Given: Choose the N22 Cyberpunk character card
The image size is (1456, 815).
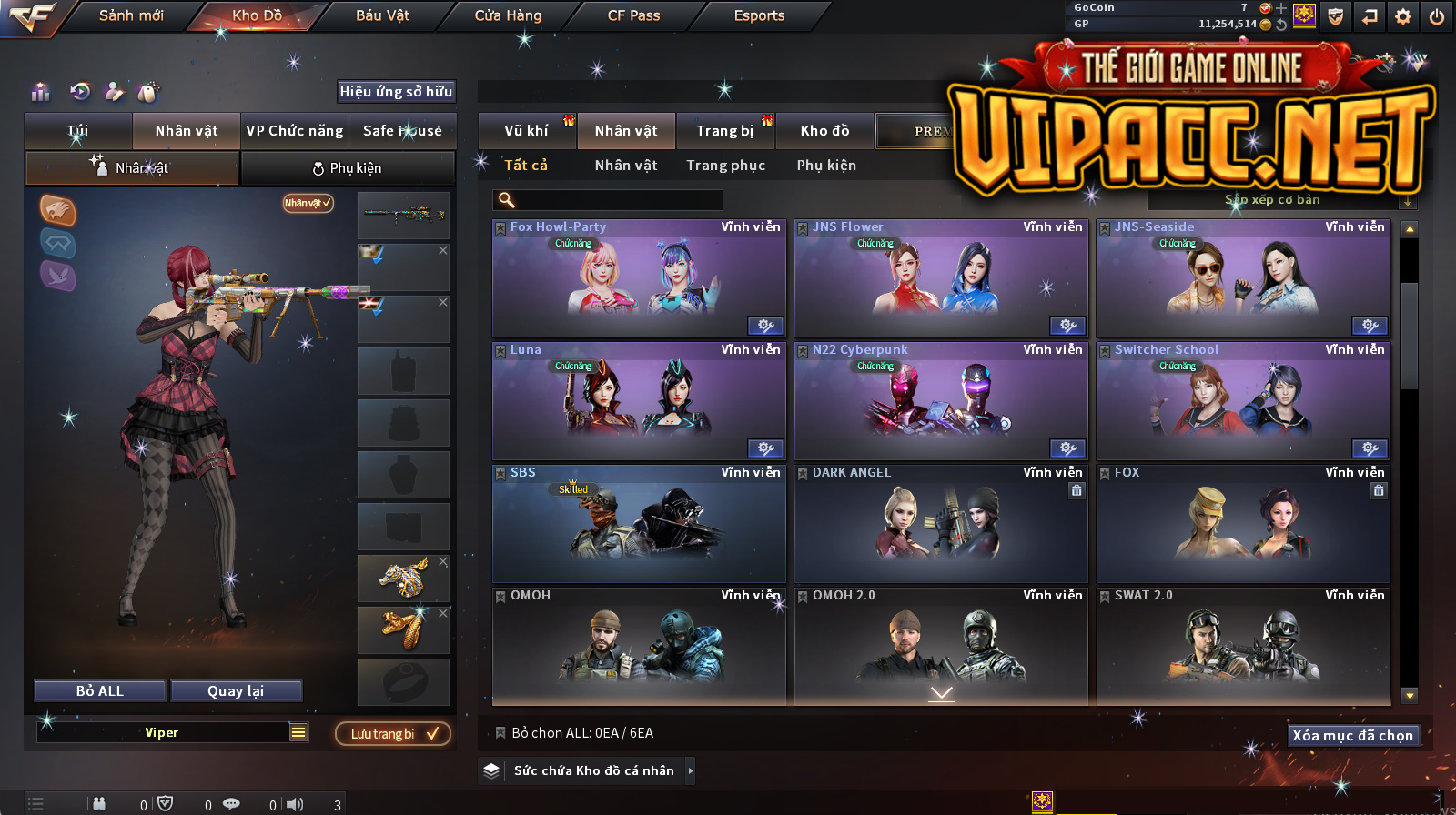Looking at the screenshot, I should [x=941, y=401].
